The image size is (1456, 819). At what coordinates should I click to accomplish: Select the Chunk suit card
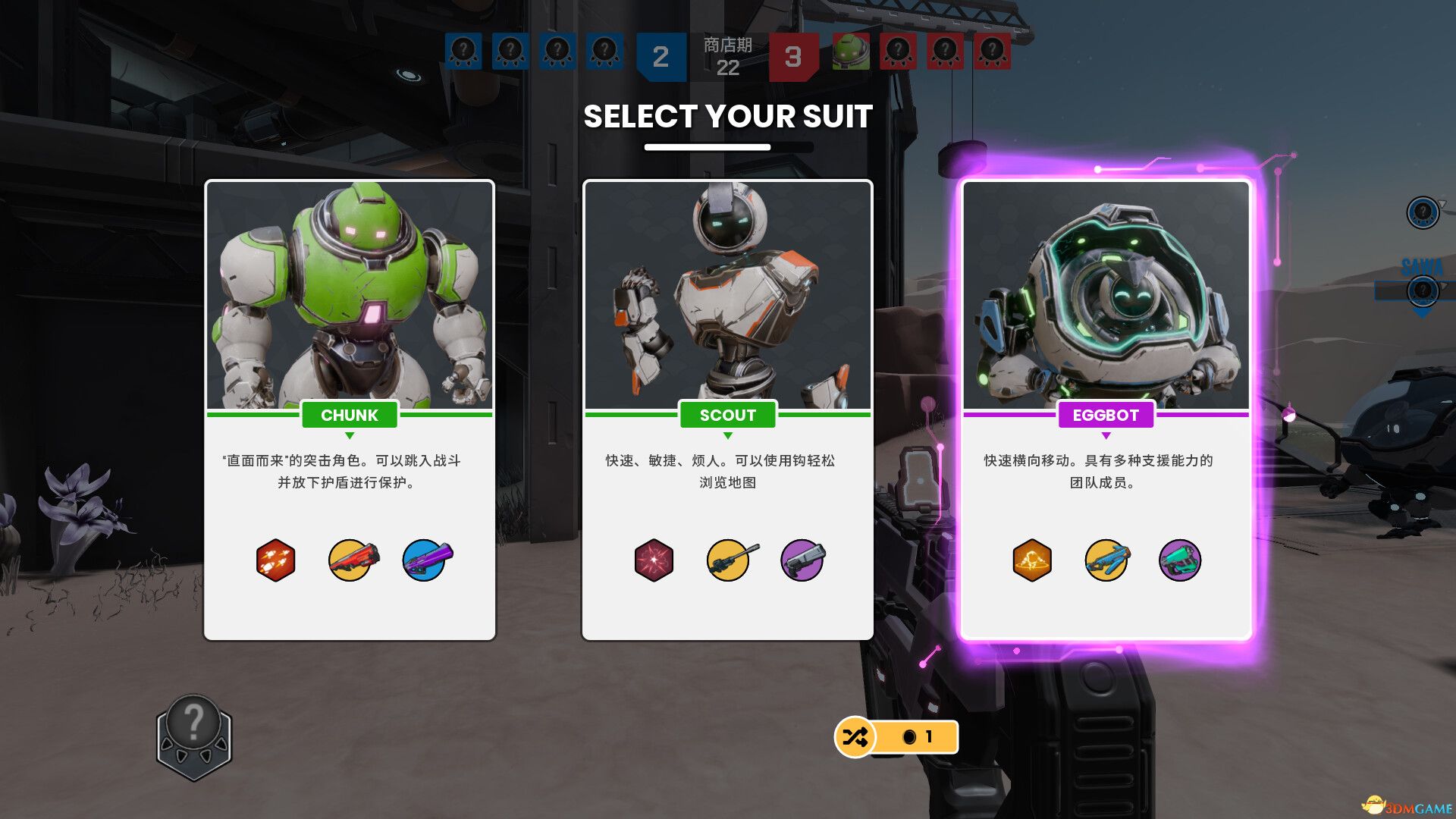350,409
